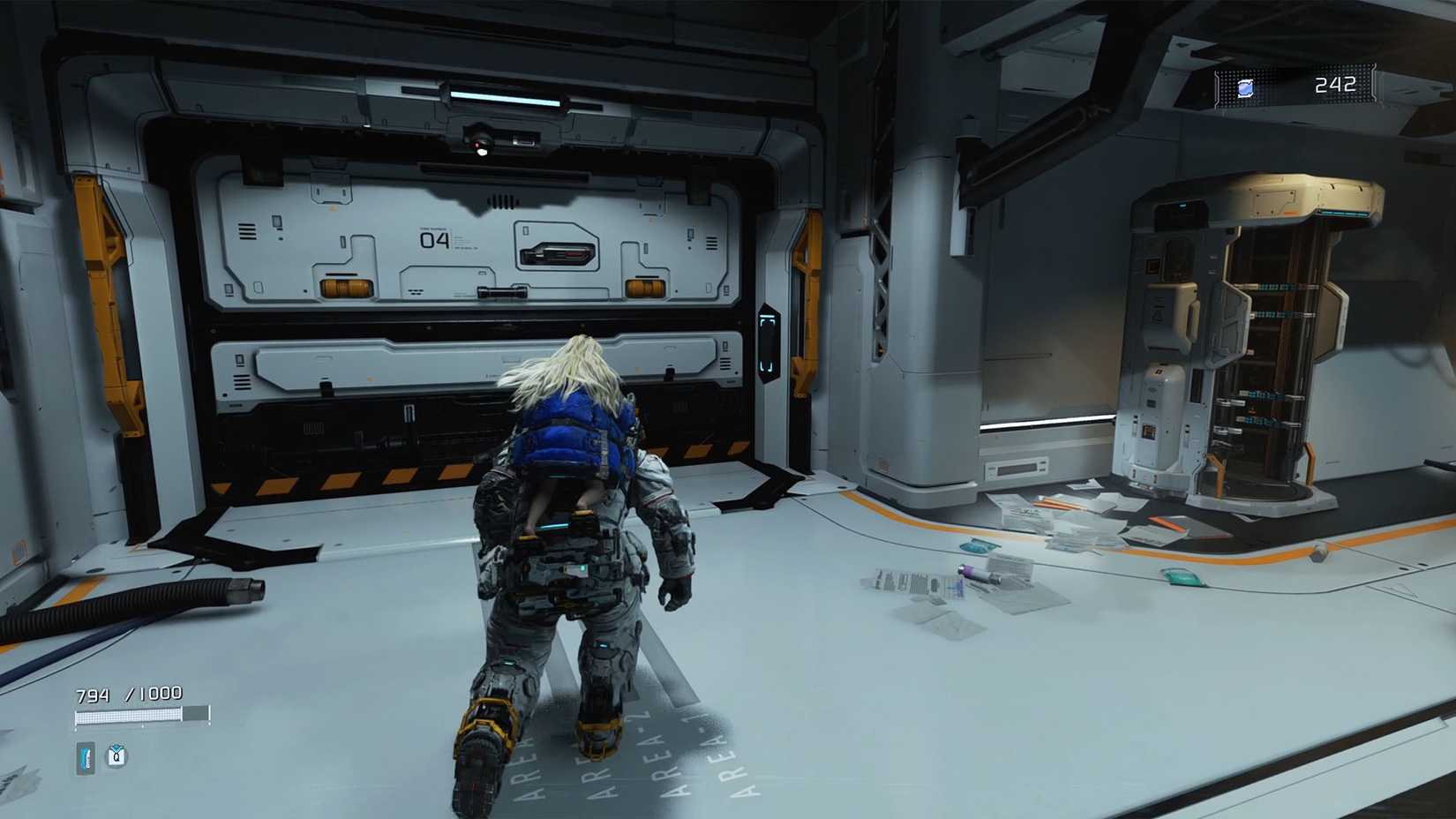The width and height of the screenshot is (1456, 819).
Task: Click the illuminated light bar atop the doorway
Action: pyautogui.click(x=503, y=96)
